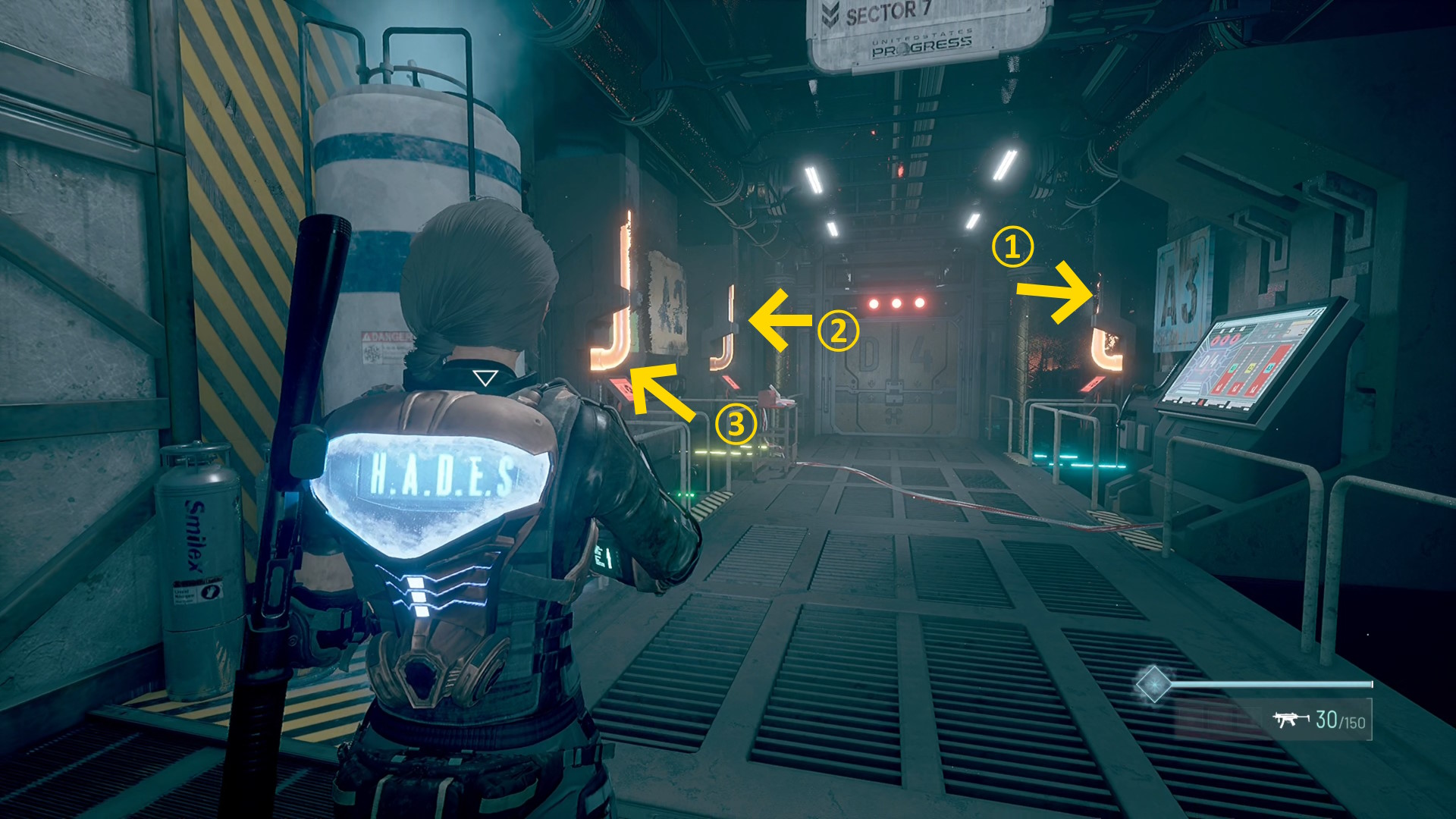Select the submachine gun weapon icon
Viewport: 1456px width, 819px height.
1291,719
